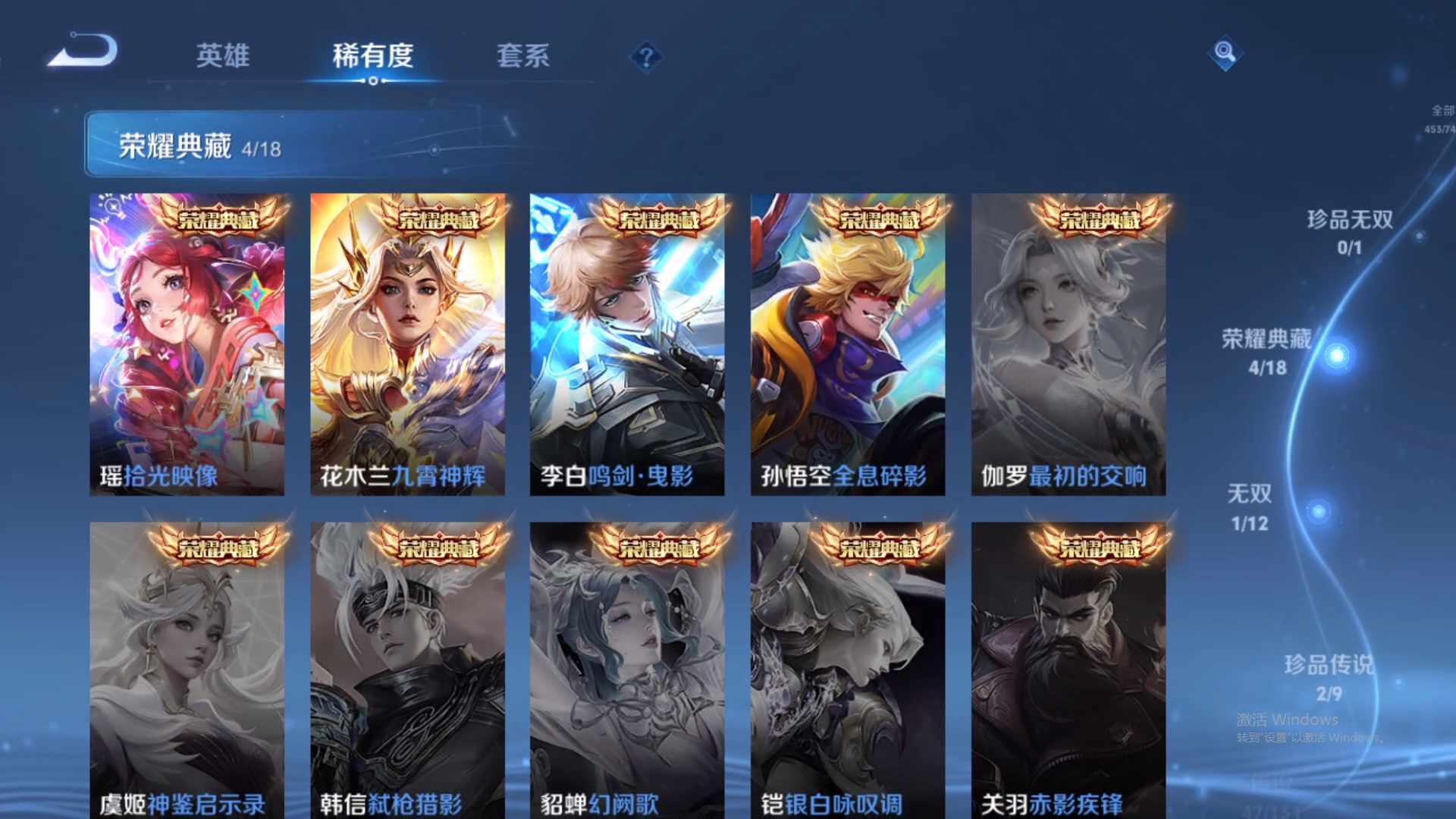Select the 稀有度 tab
Viewport: 1456px width, 819px height.
pos(372,56)
